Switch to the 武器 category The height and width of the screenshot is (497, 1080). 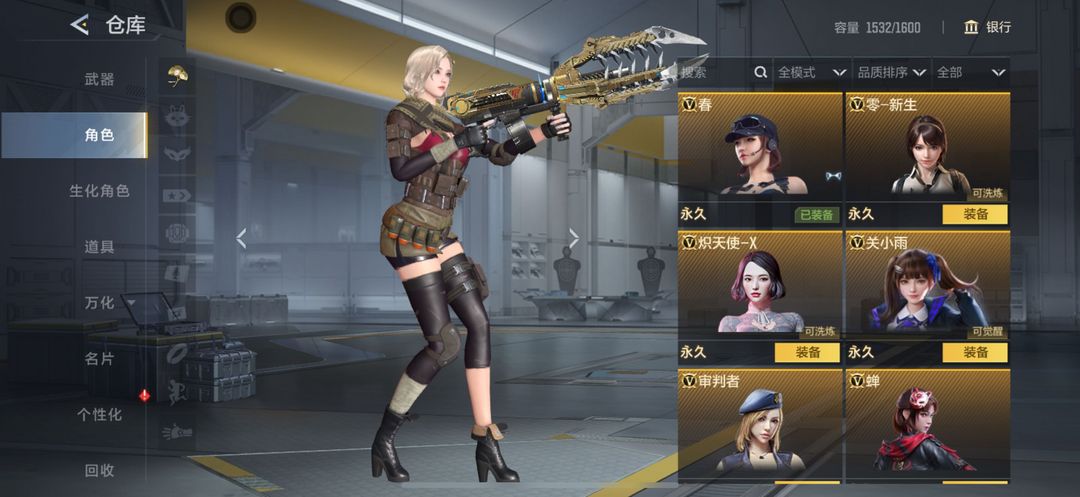point(99,79)
